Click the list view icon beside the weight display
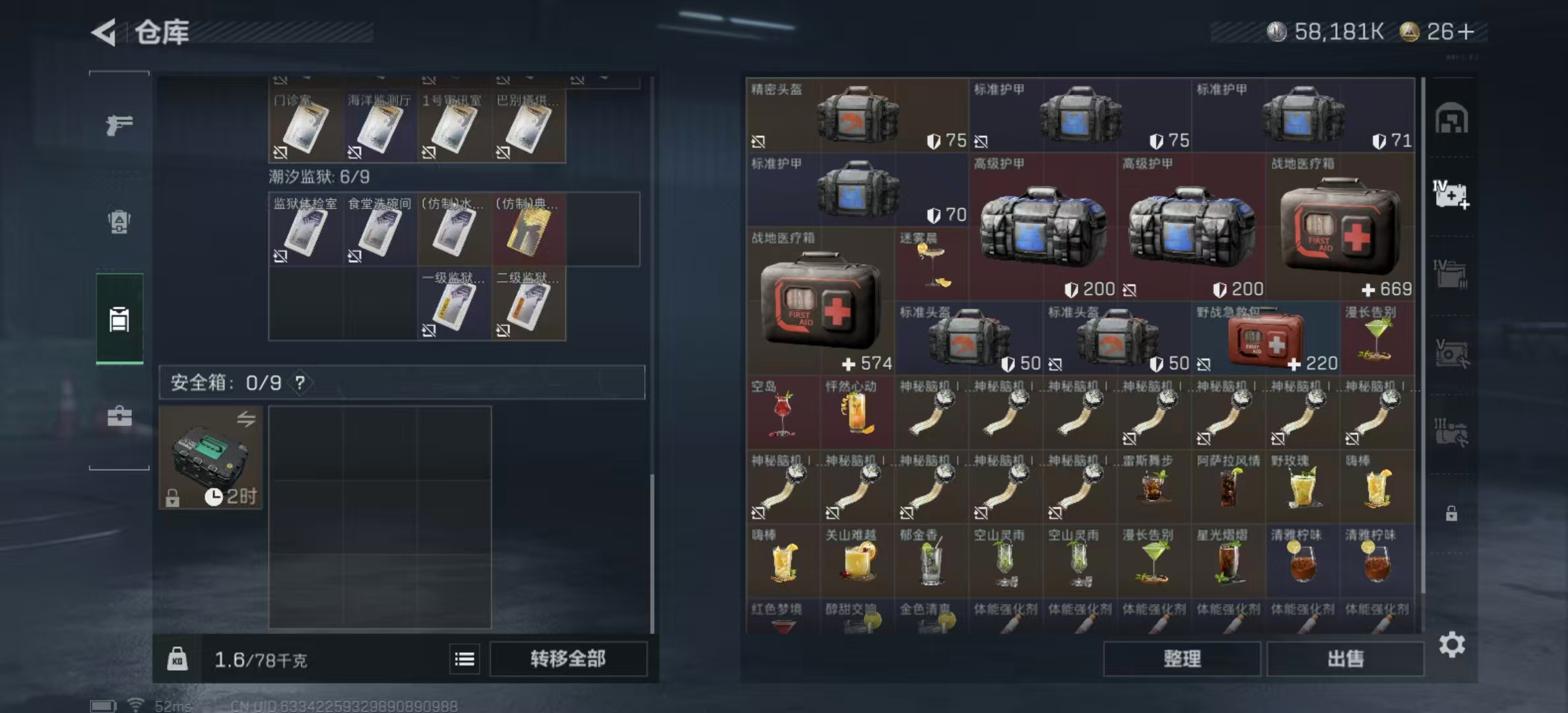1568x713 pixels. pos(465,660)
